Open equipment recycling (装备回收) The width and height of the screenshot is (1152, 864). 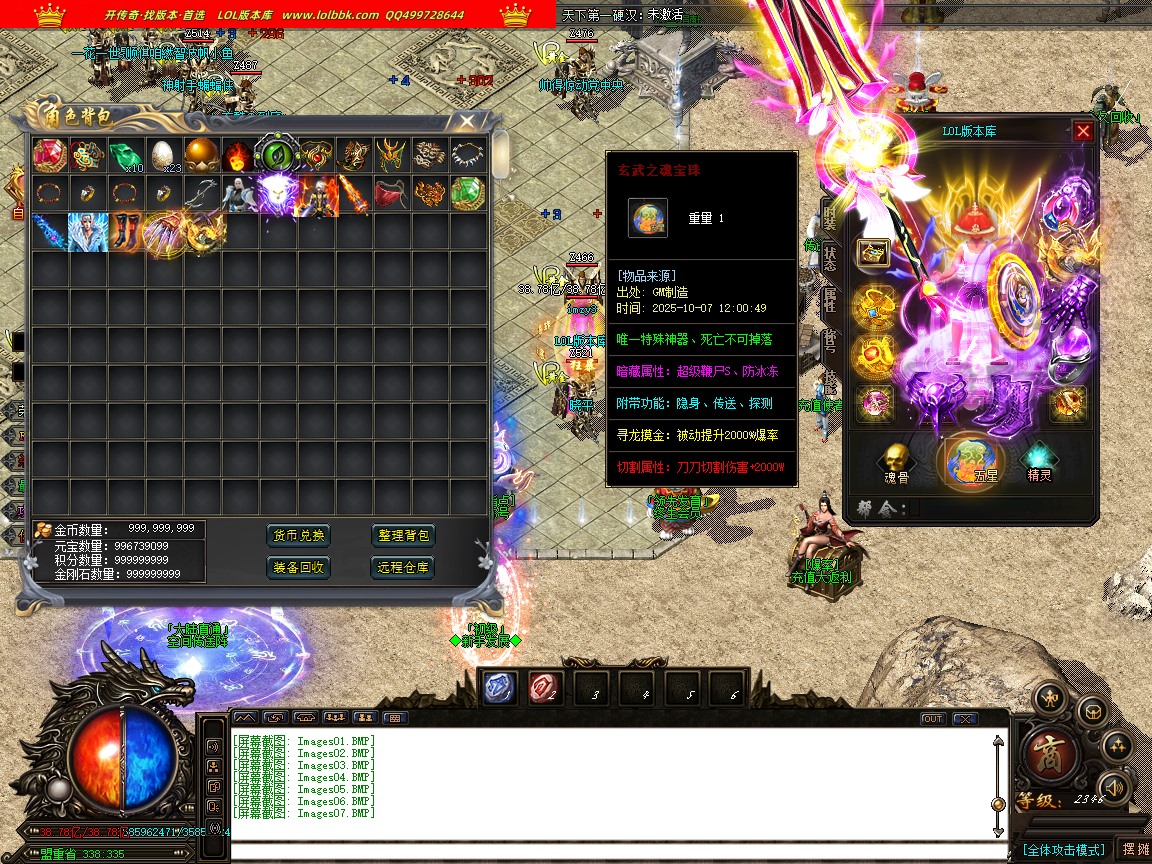tap(300, 567)
